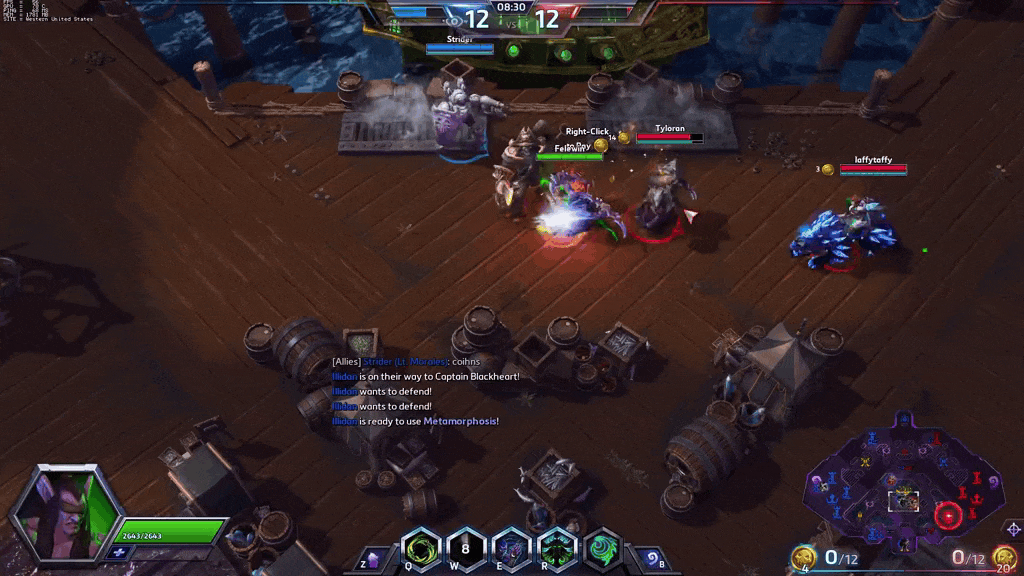The height and width of the screenshot is (576, 1024).
Task: Activate Illidan's Q ability, the green swirl
Action: [421, 549]
